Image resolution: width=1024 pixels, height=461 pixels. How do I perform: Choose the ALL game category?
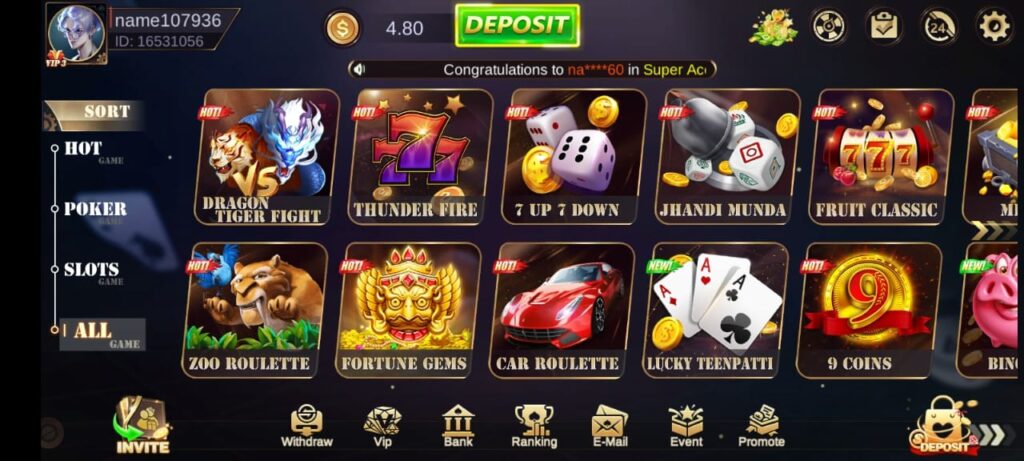click(x=96, y=333)
